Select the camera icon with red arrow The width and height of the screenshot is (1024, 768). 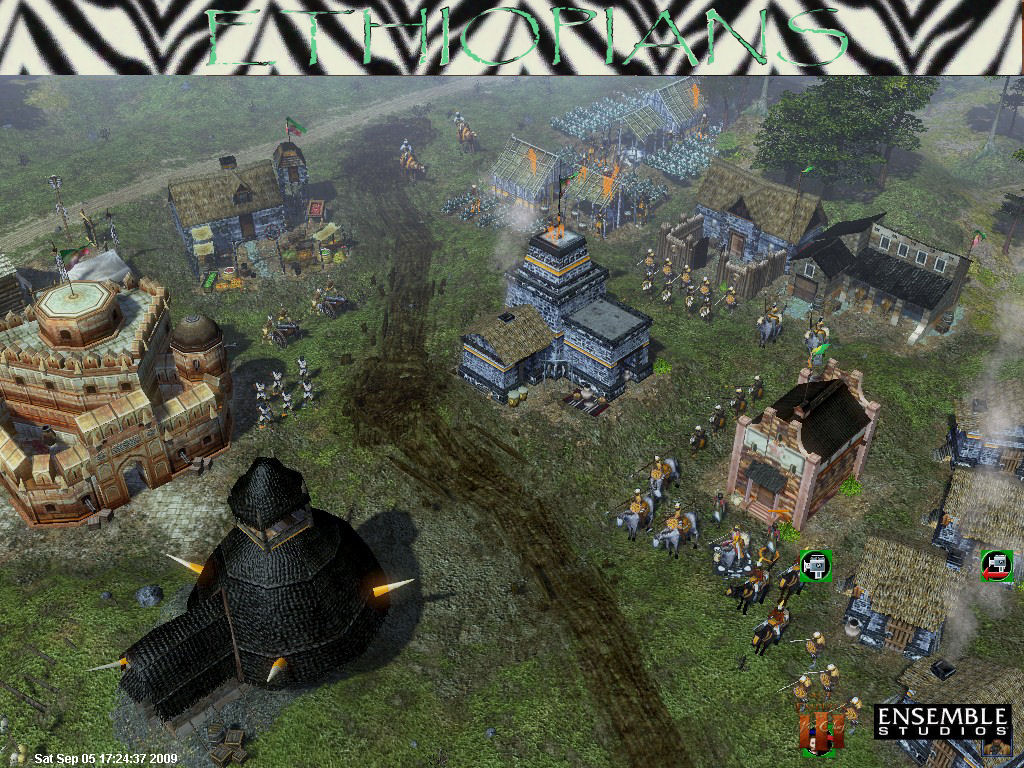click(x=996, y=565)
